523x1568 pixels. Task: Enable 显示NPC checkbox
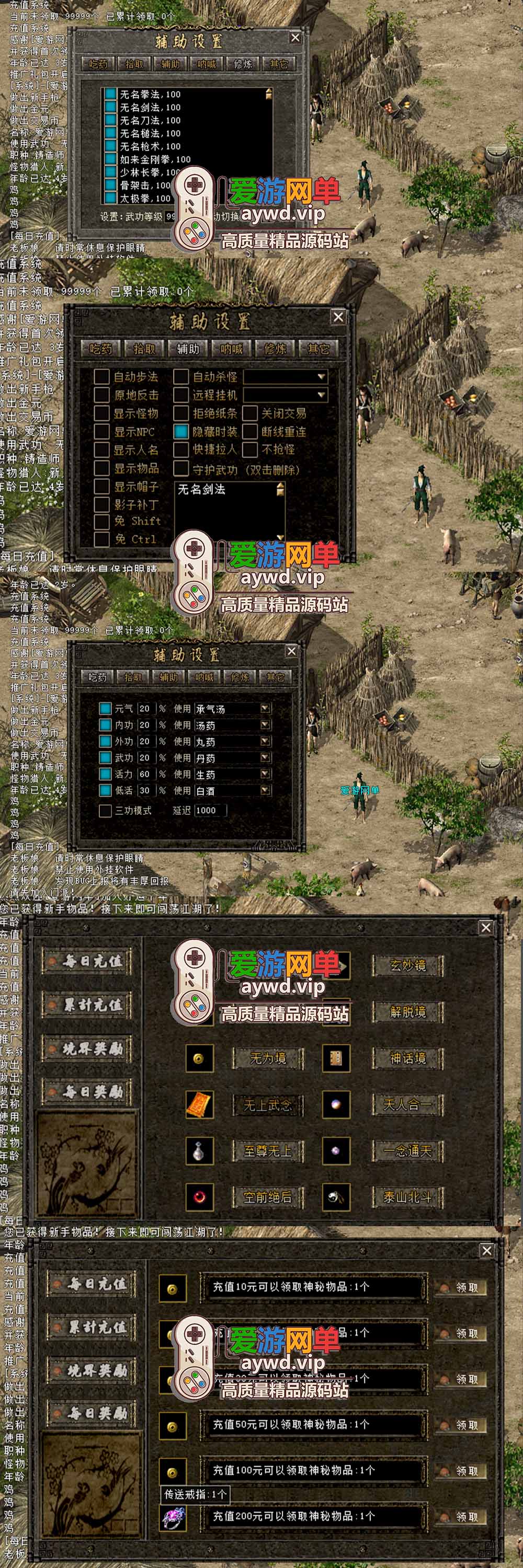101,432
